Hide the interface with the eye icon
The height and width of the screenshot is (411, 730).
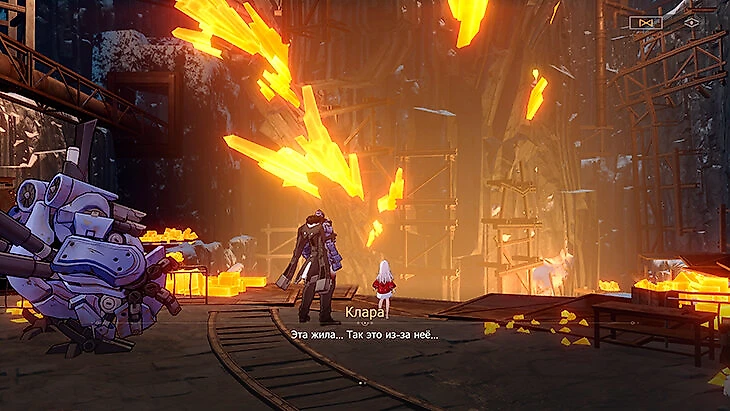(x=691, y=21)
